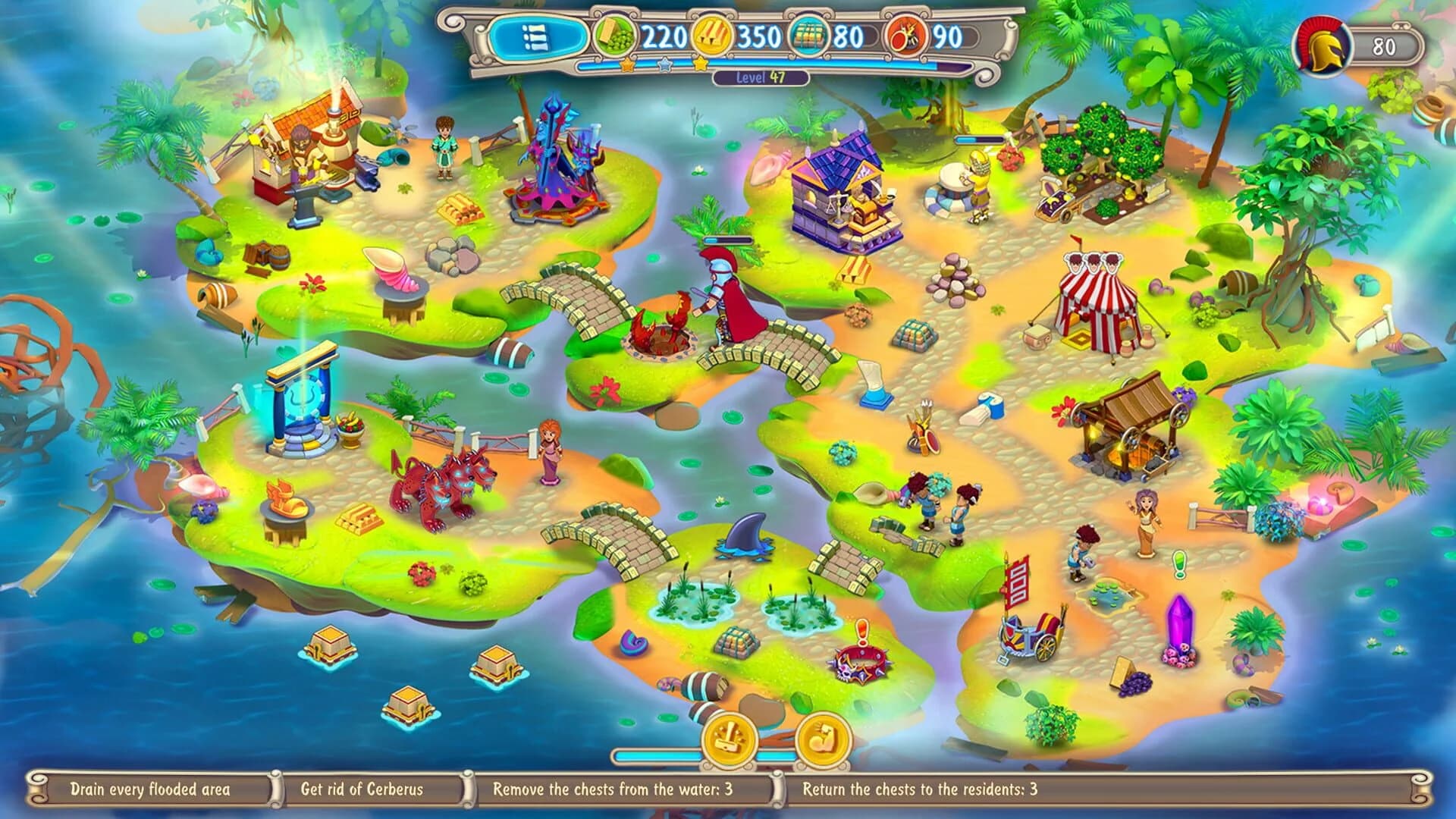Click the glowing portal archway on the left island
The width and height of the screenshot is (1456, 819).
303,398
